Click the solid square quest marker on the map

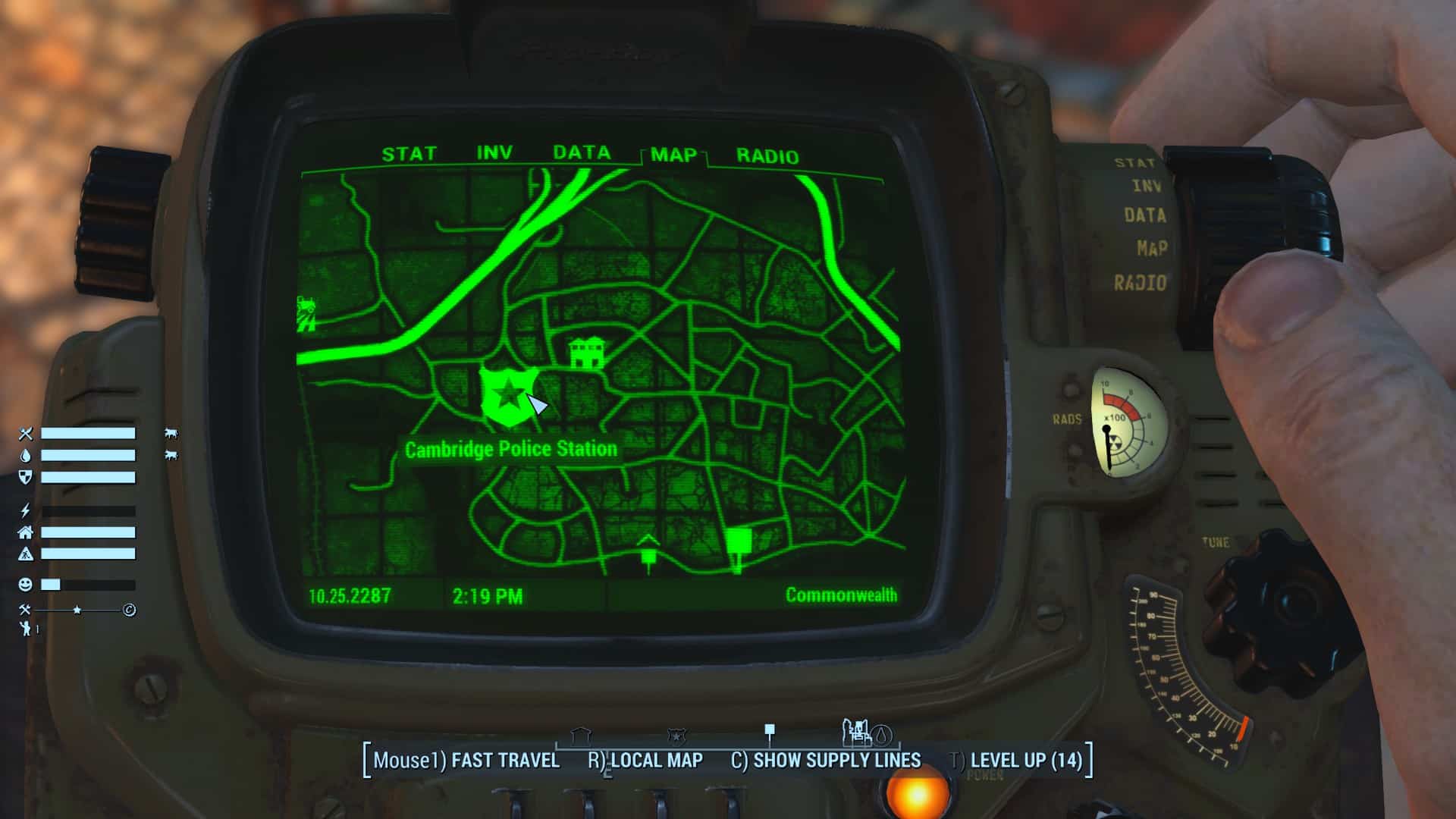(x=739, y=543)
